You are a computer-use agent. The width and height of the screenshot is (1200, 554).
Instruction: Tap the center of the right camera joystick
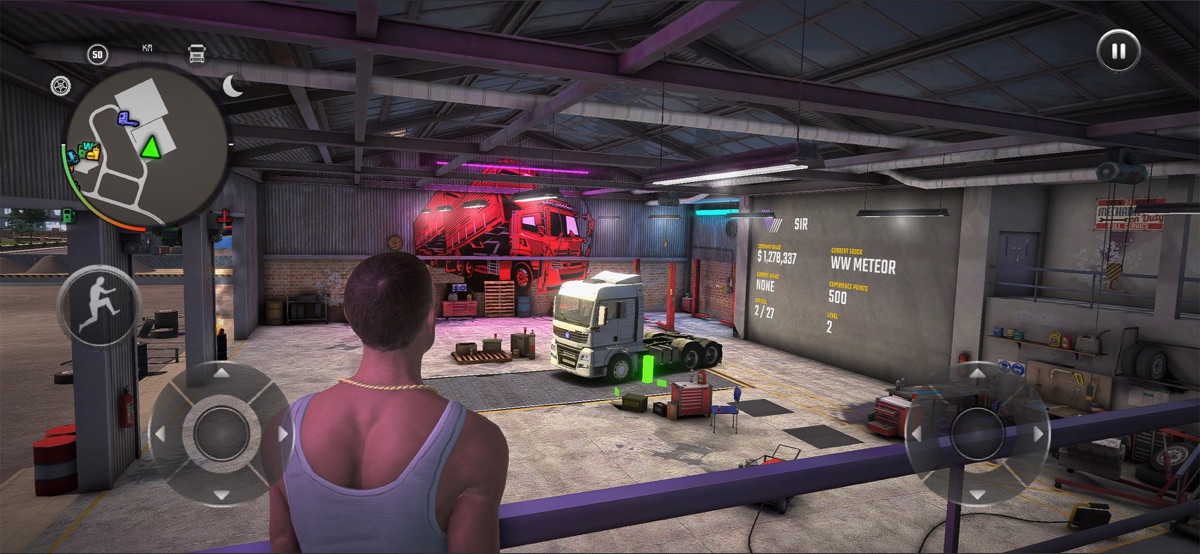click(x=976, y=433)
